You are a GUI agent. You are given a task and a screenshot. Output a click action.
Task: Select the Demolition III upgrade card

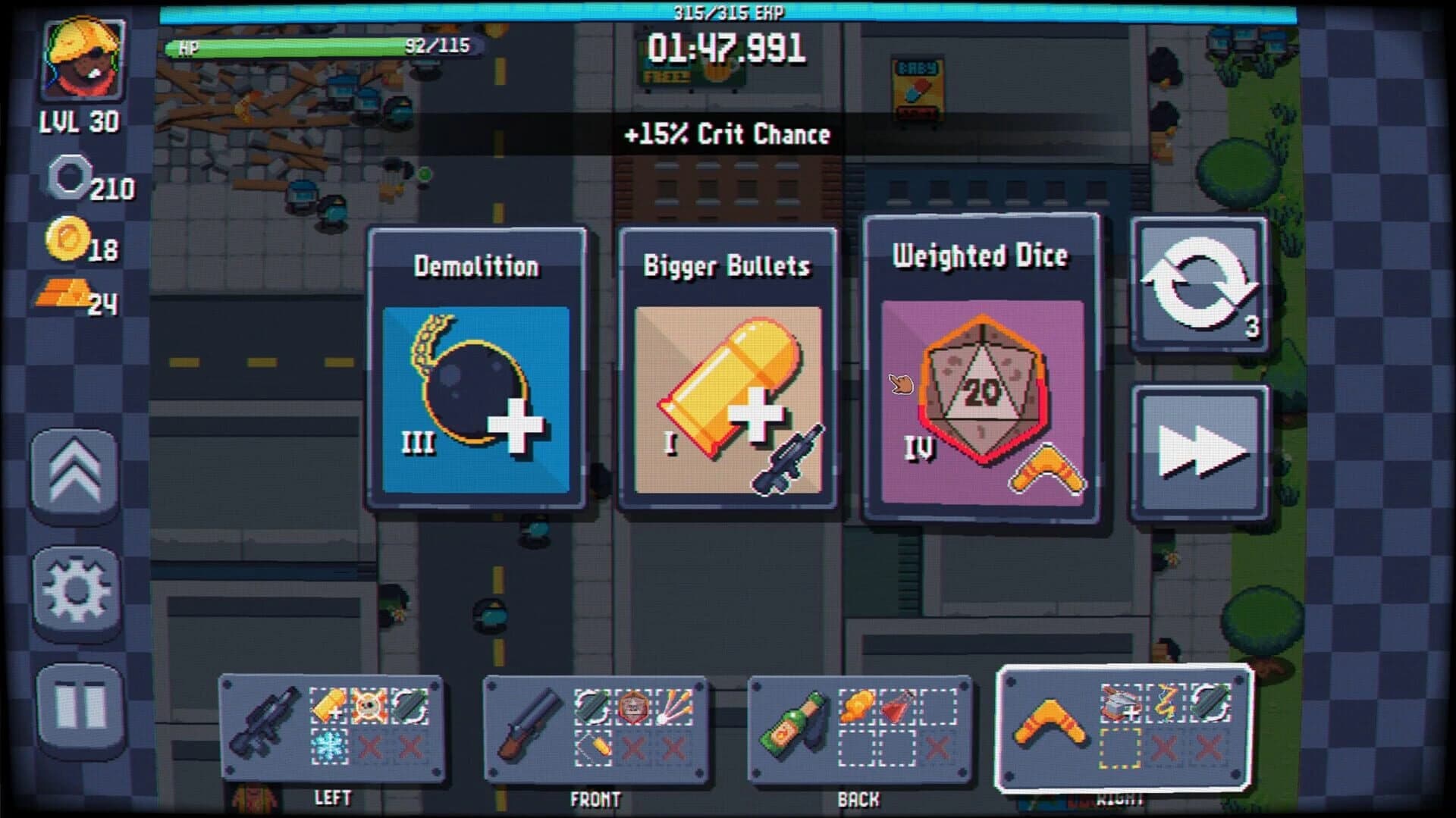(476, 368)
